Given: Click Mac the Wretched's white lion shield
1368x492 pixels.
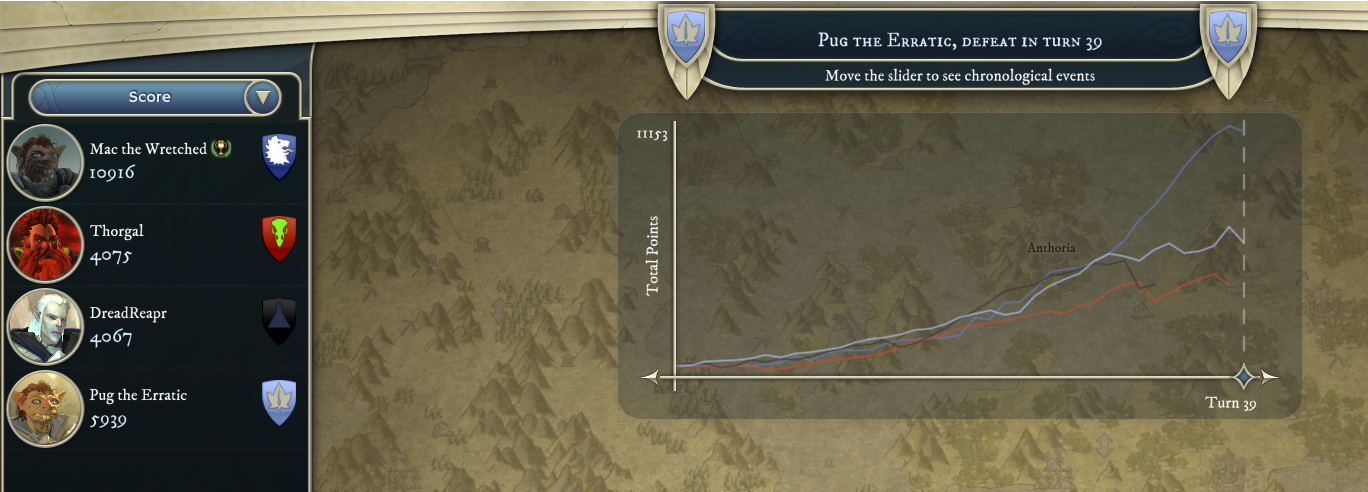Looking at the screenshot, I should click(x=279, y=157).
